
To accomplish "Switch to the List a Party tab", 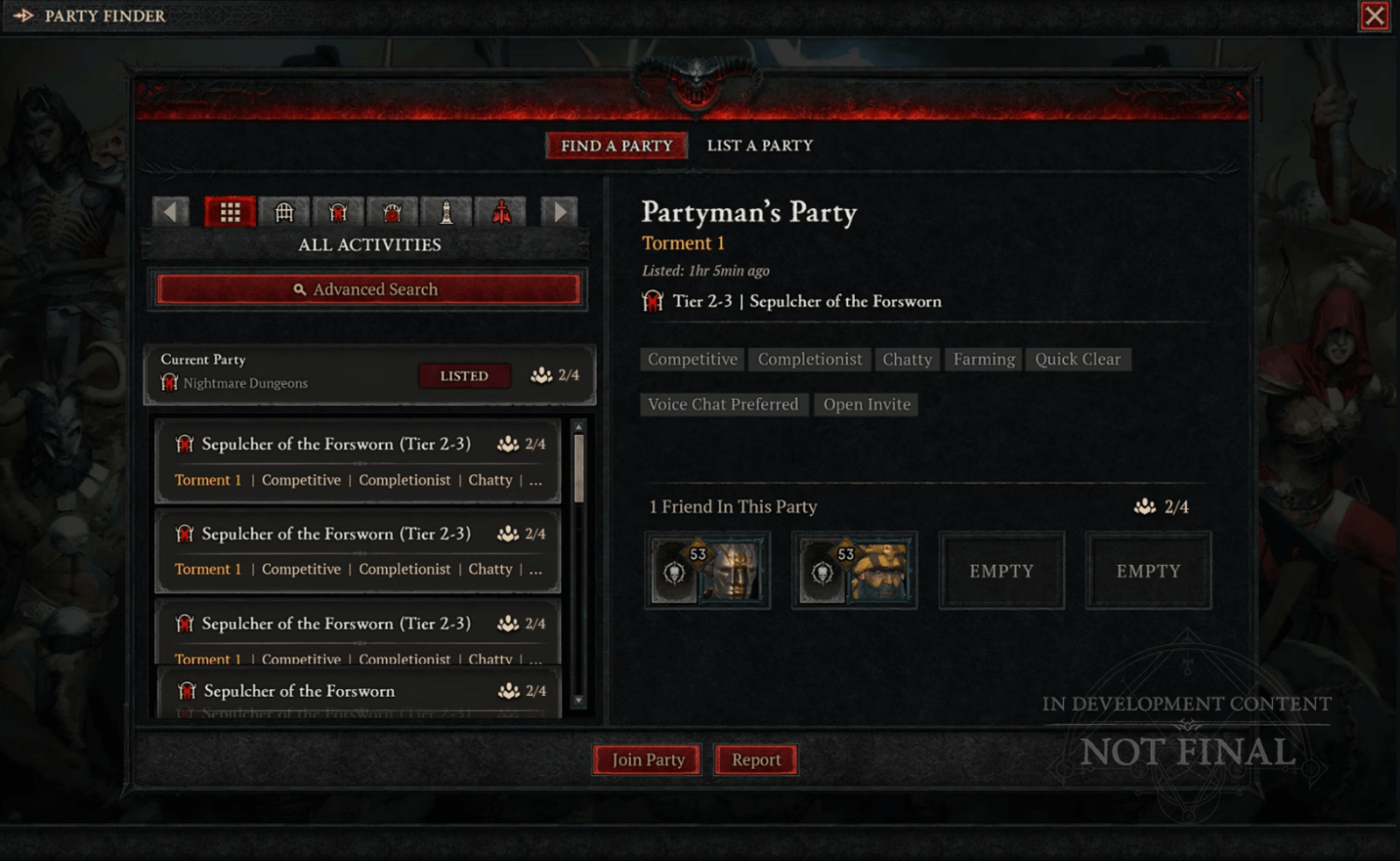I will pyautogui.click(x=759, y=146).
